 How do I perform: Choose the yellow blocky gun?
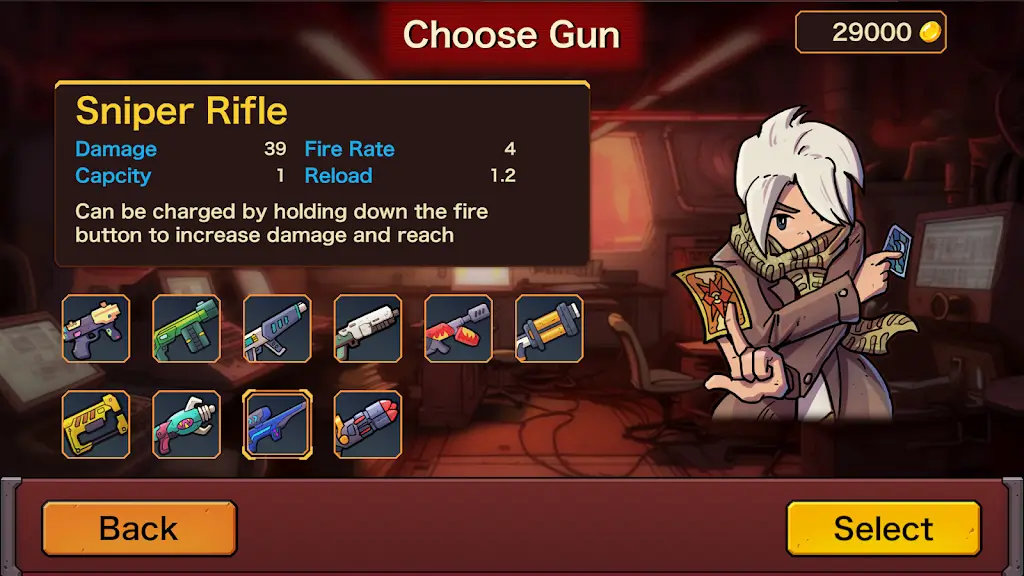96,424
